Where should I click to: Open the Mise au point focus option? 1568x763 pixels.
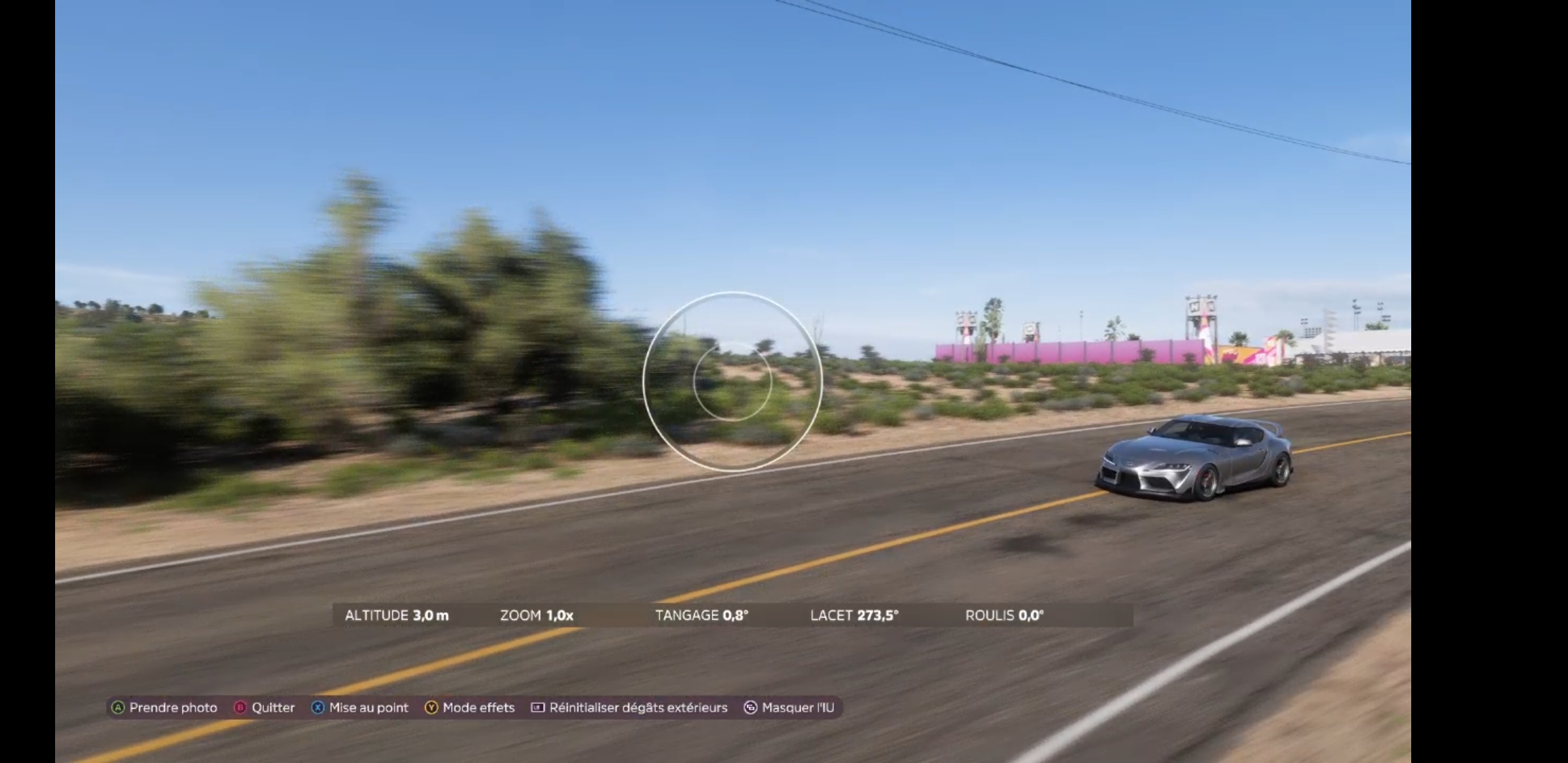click(360, 707)
